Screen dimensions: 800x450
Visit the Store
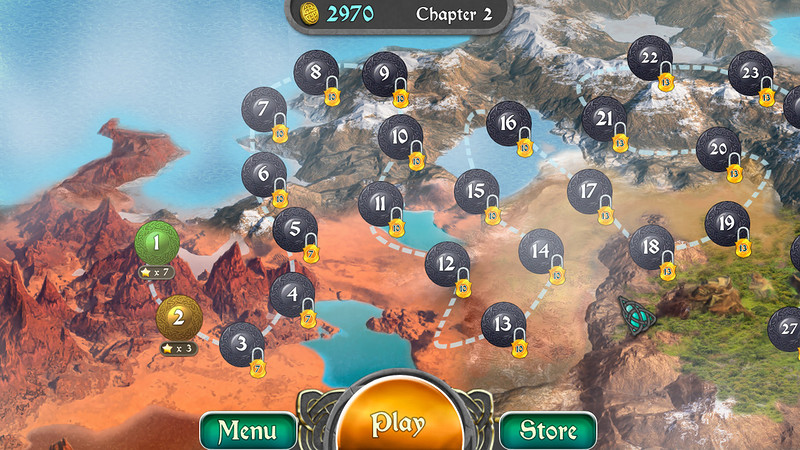pos(548,430)
